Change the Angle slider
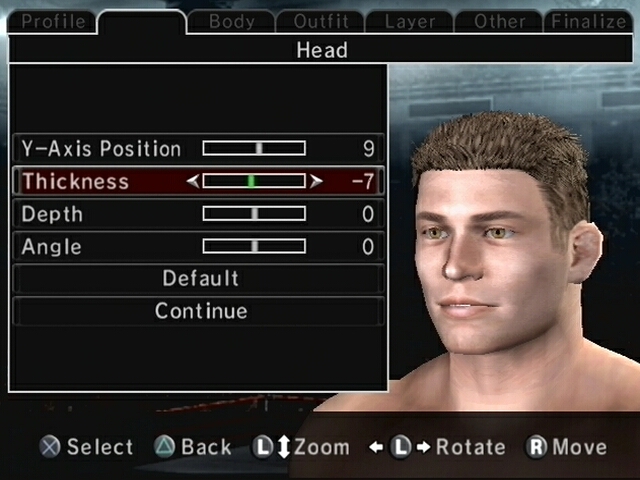The image size is (640, 480). [x=254, y=246]
